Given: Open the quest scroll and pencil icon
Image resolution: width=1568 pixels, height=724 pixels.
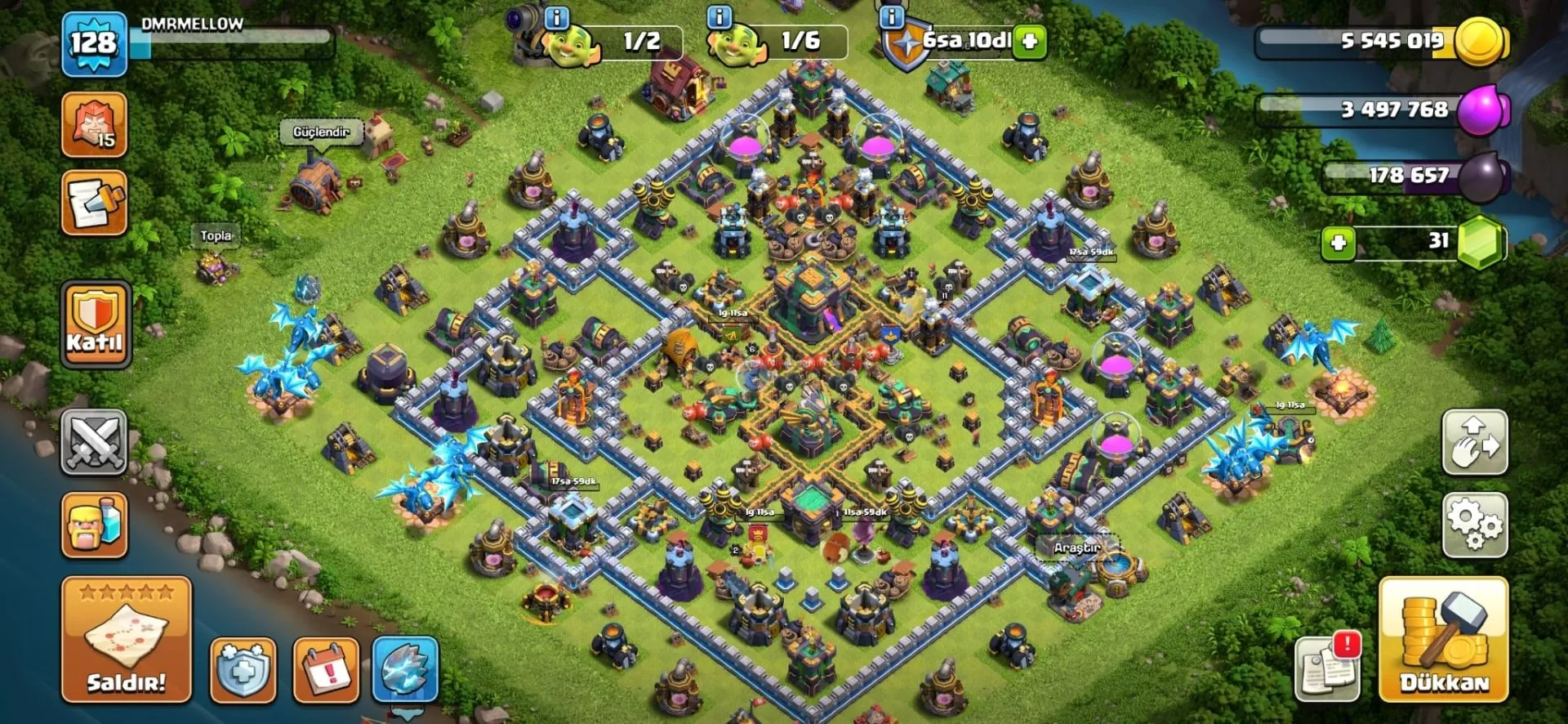Looking at the screenshot, I should [94, 203].
